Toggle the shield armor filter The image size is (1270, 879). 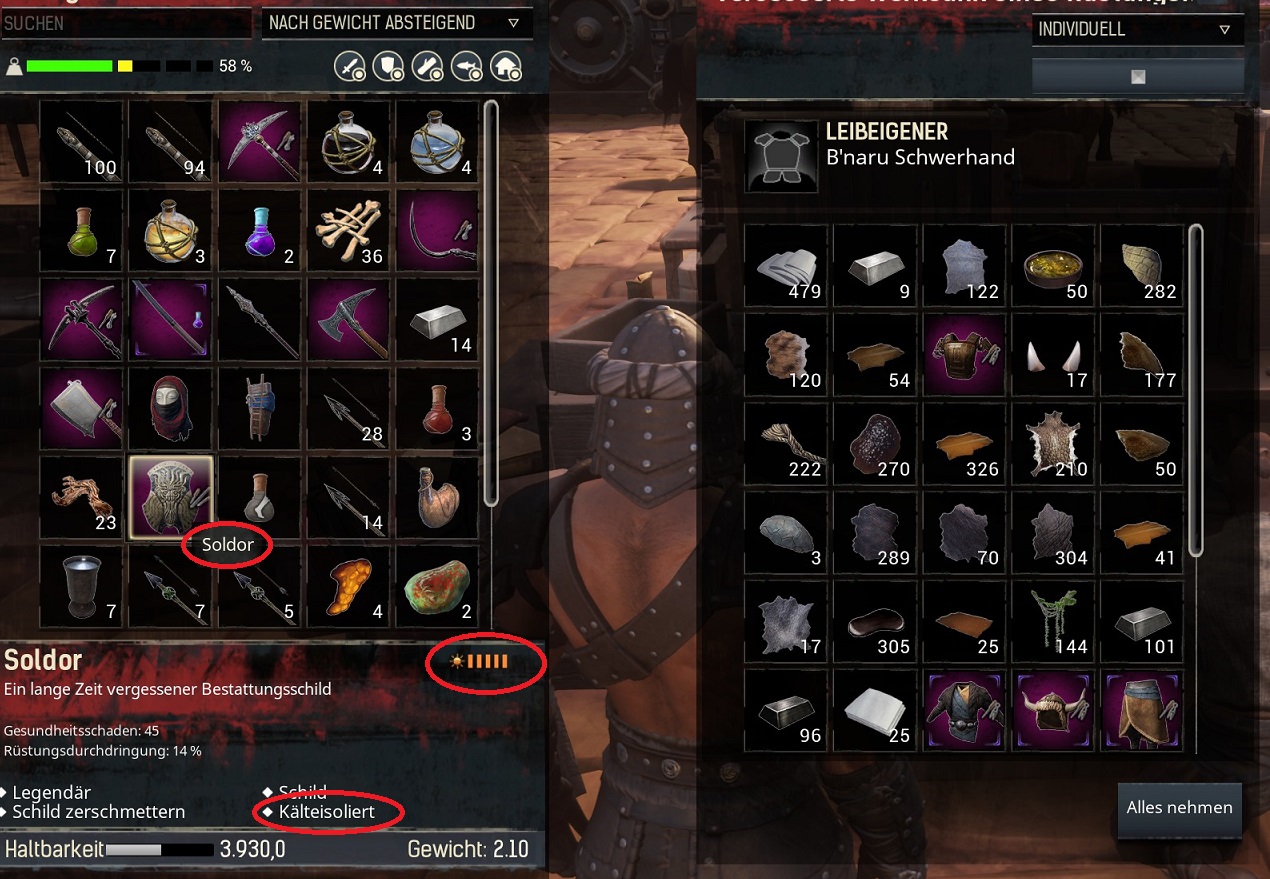click(386, 66)
